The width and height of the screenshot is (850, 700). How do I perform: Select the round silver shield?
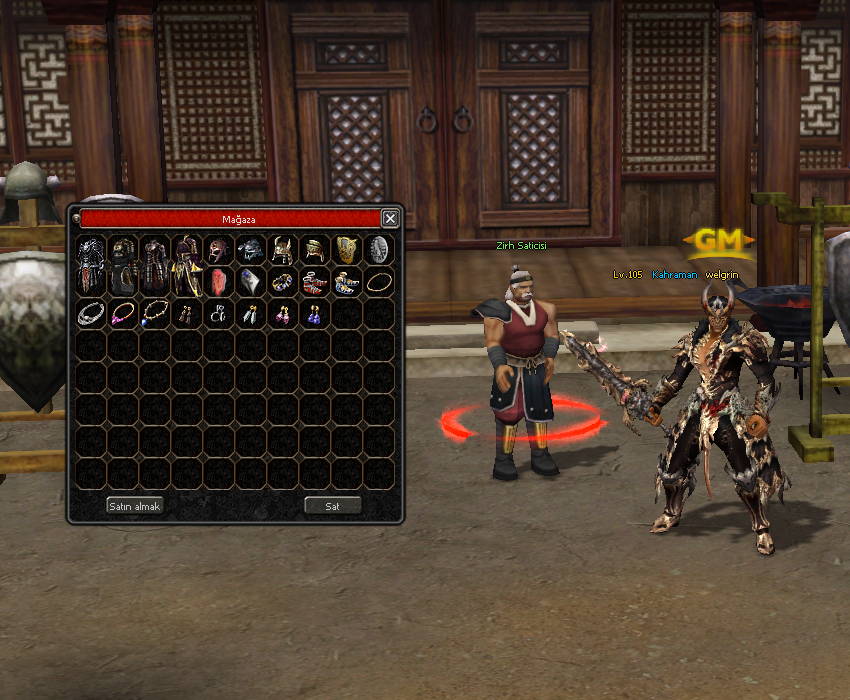pos(379,249)
